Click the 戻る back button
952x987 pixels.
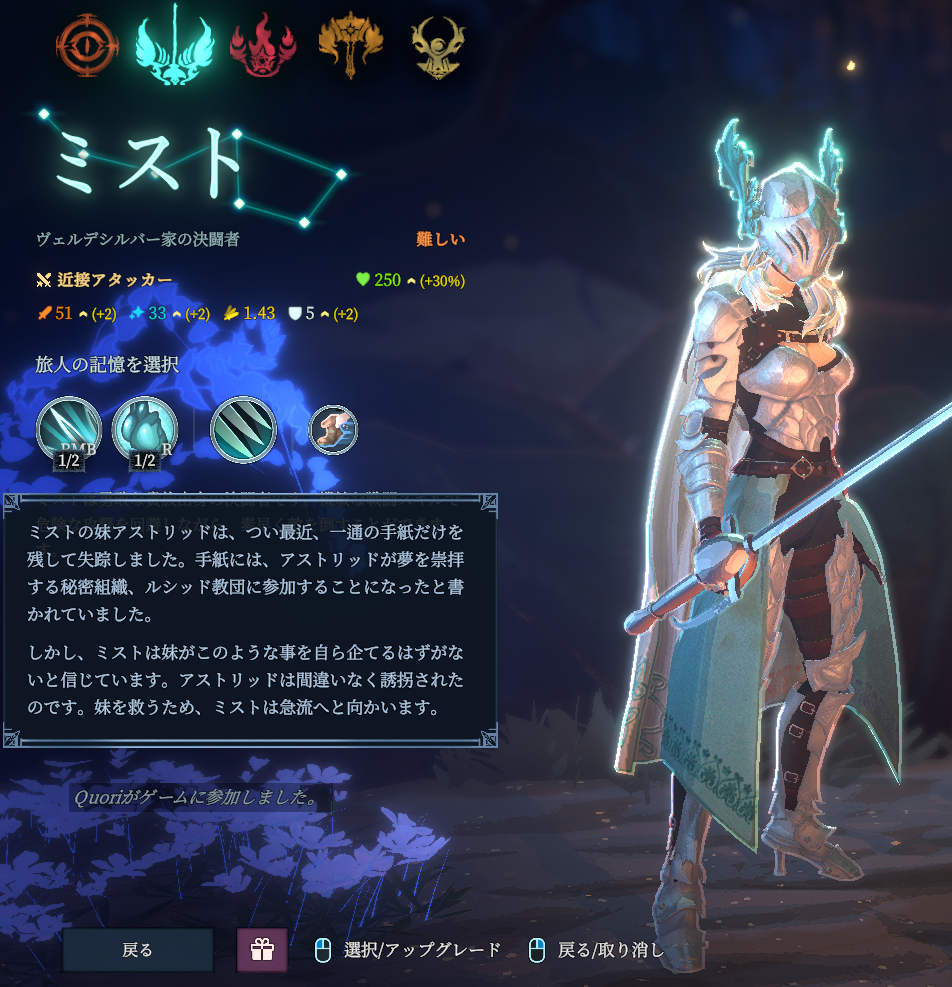point(138,950)
